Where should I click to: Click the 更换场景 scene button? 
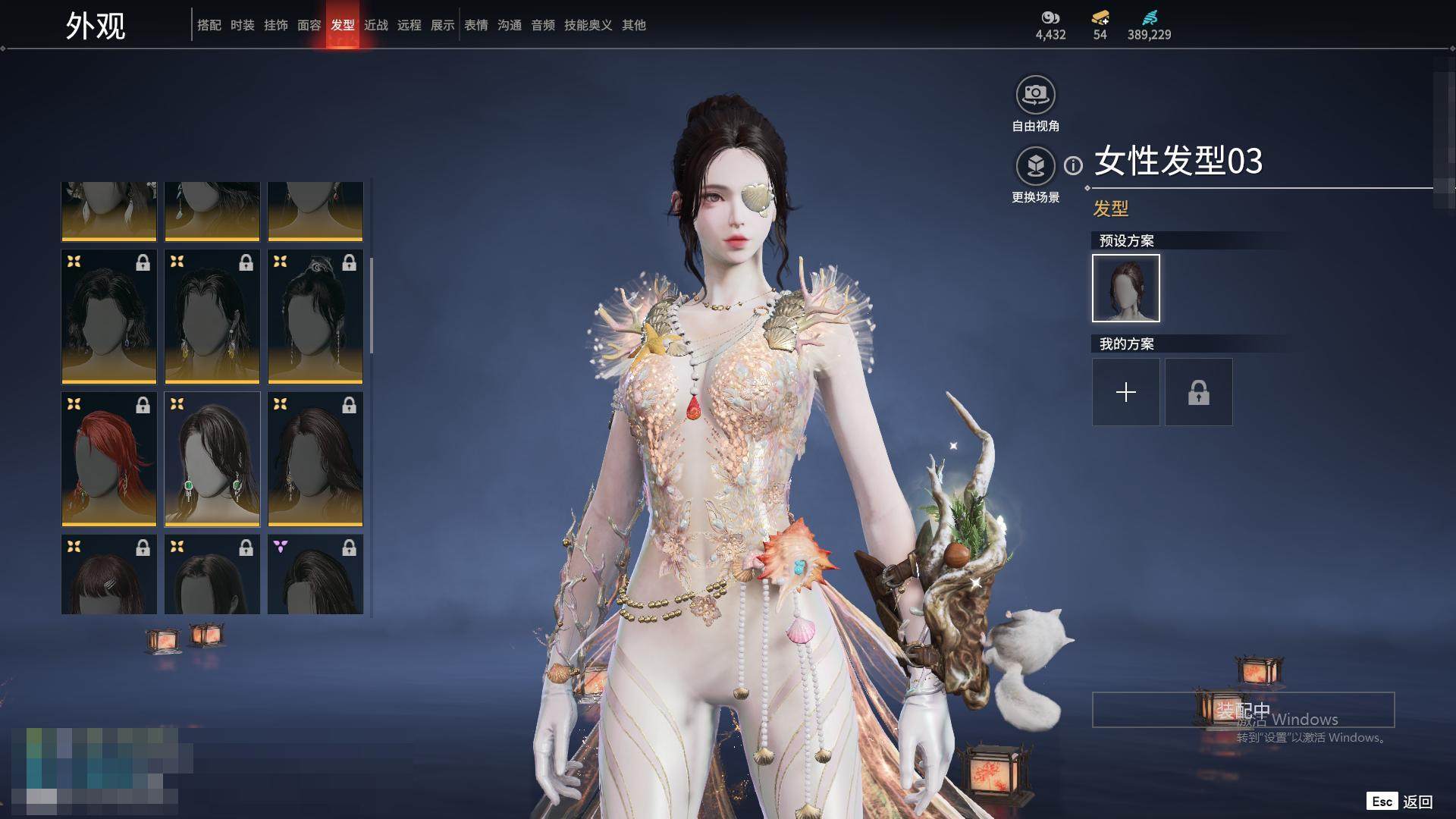tap(1035, 166)
